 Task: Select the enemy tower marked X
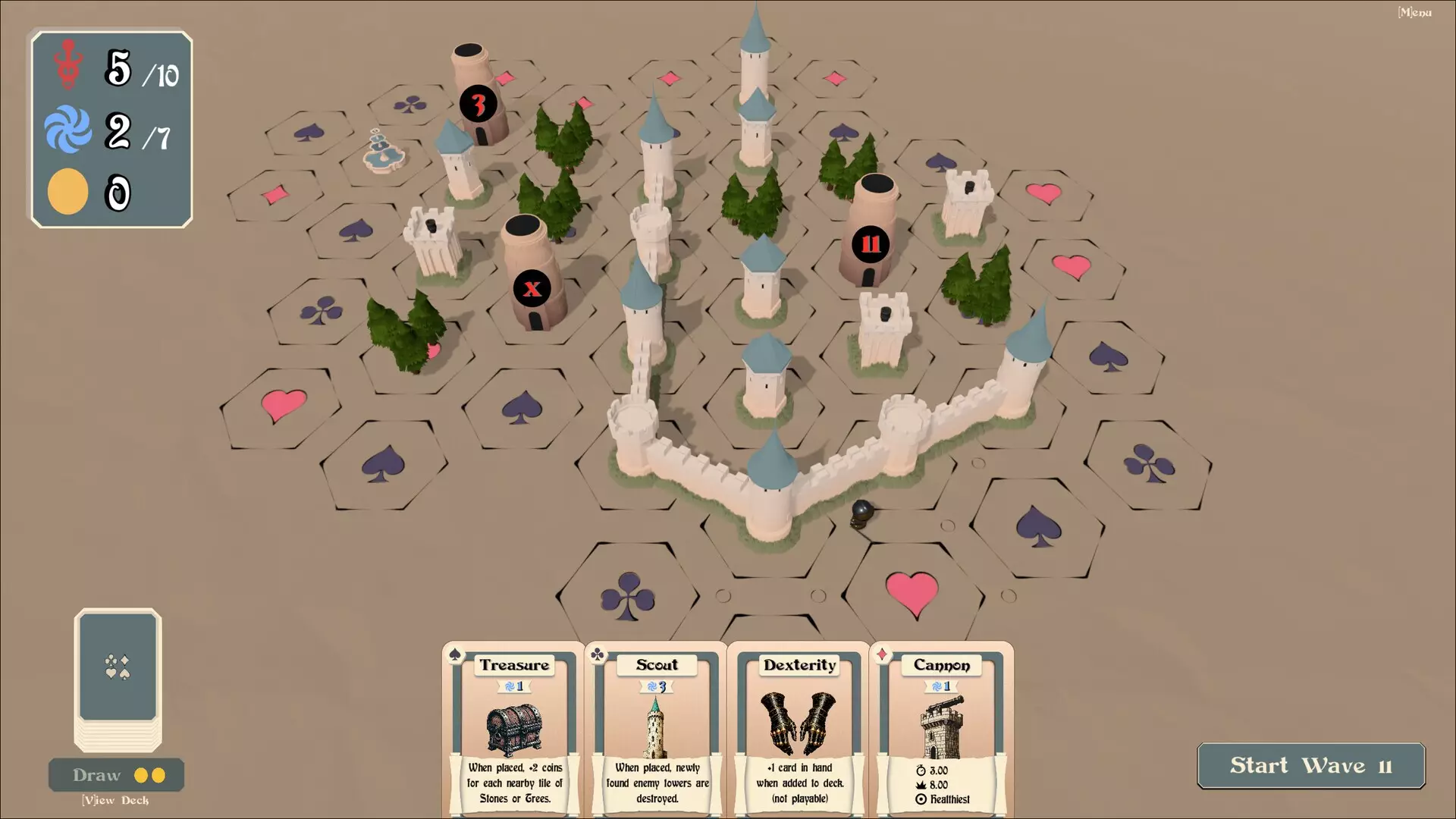(x=532, y=277)
